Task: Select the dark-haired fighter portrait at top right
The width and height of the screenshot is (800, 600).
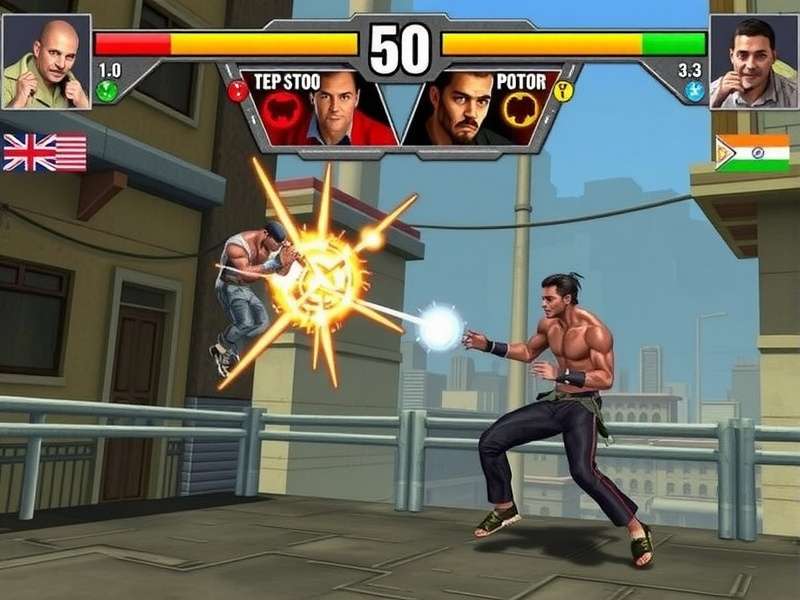Action: [x=752, y=61]
